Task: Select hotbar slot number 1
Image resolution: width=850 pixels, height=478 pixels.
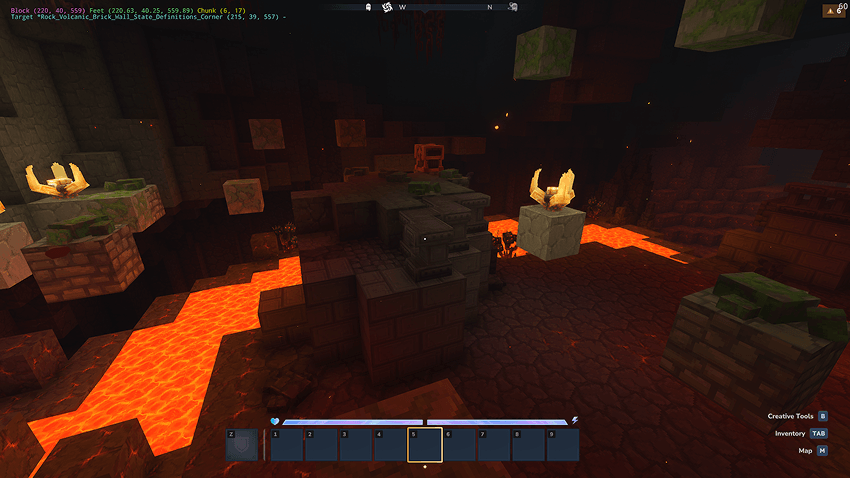Action: tap(287, 445)
